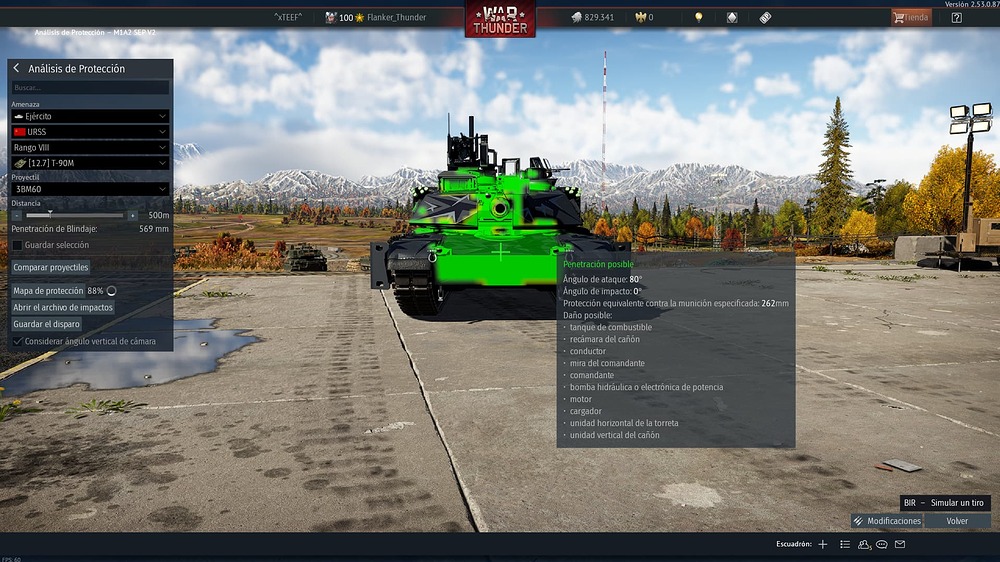Screen dimensions: 1000x562
Task: Go back using the arrow beside Análisis de Protección
Action: click(17, 69)
